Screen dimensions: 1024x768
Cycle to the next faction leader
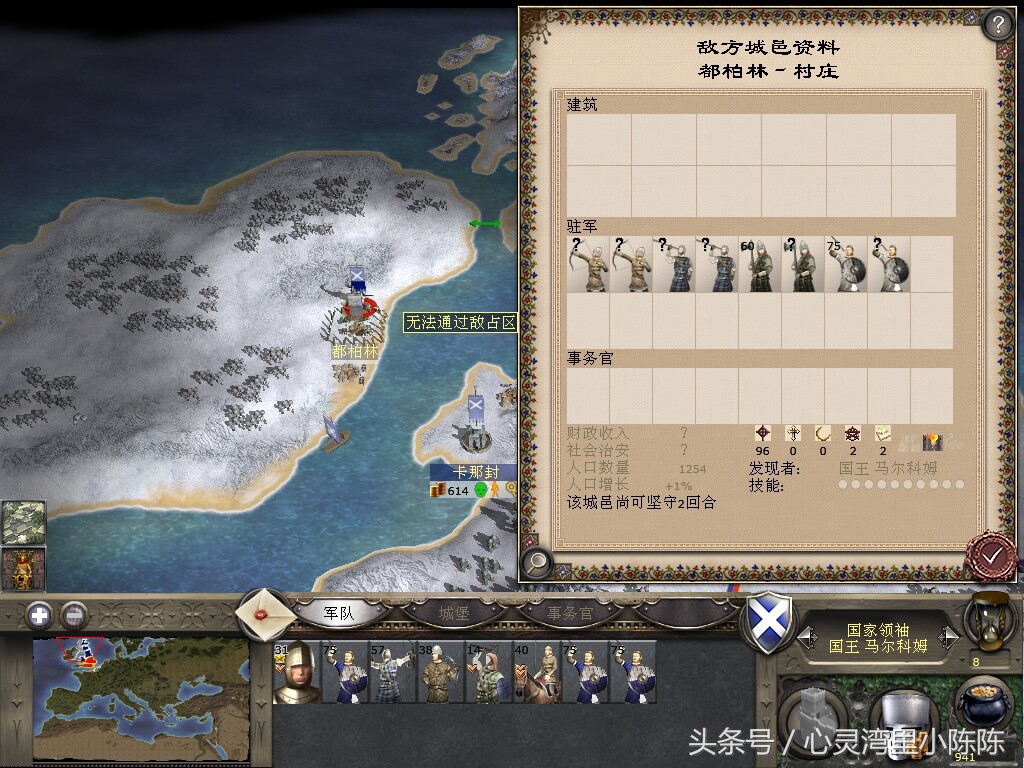click(x=949, y=638)
